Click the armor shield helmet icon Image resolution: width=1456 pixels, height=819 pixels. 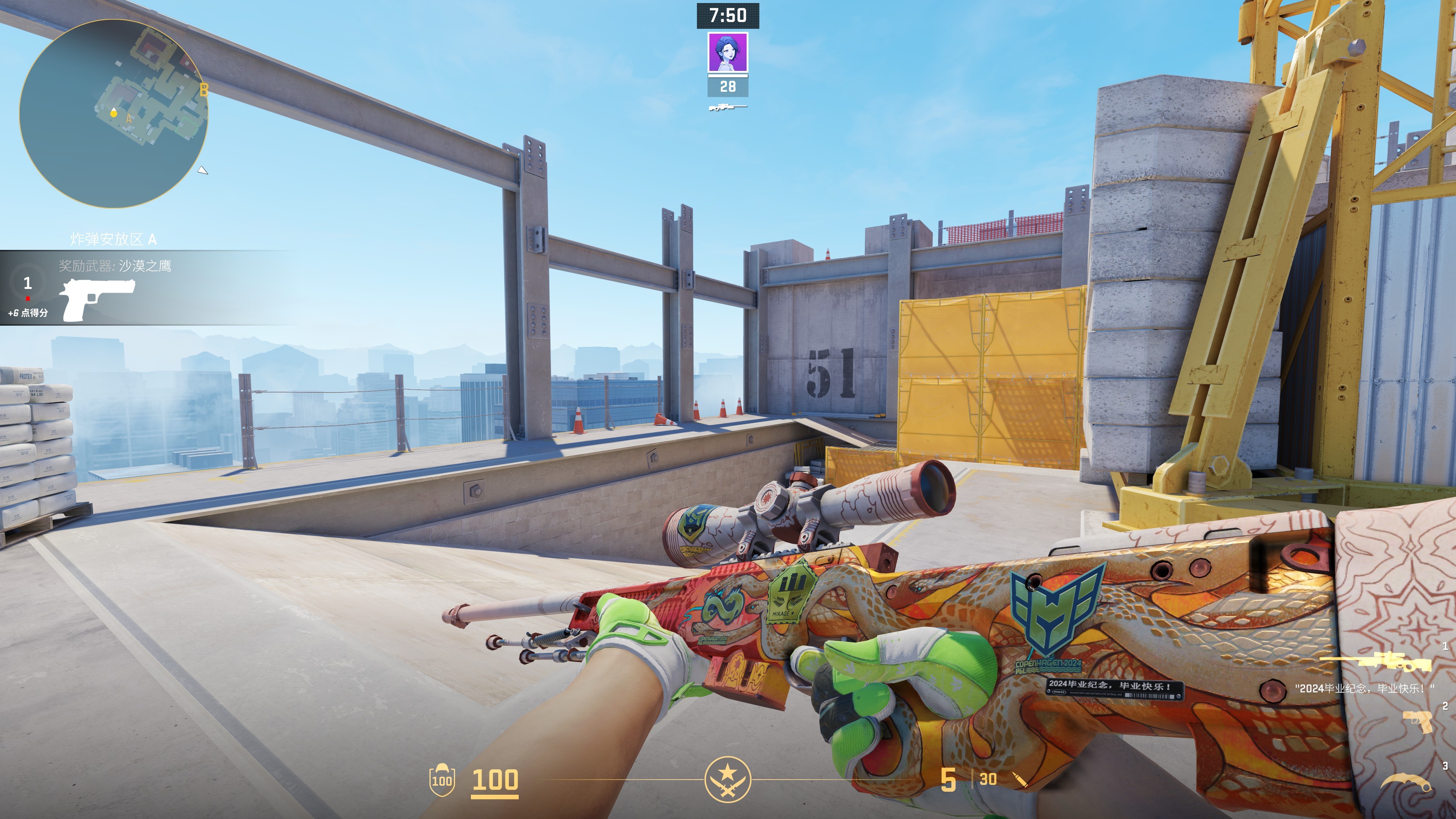pos(441,780)
